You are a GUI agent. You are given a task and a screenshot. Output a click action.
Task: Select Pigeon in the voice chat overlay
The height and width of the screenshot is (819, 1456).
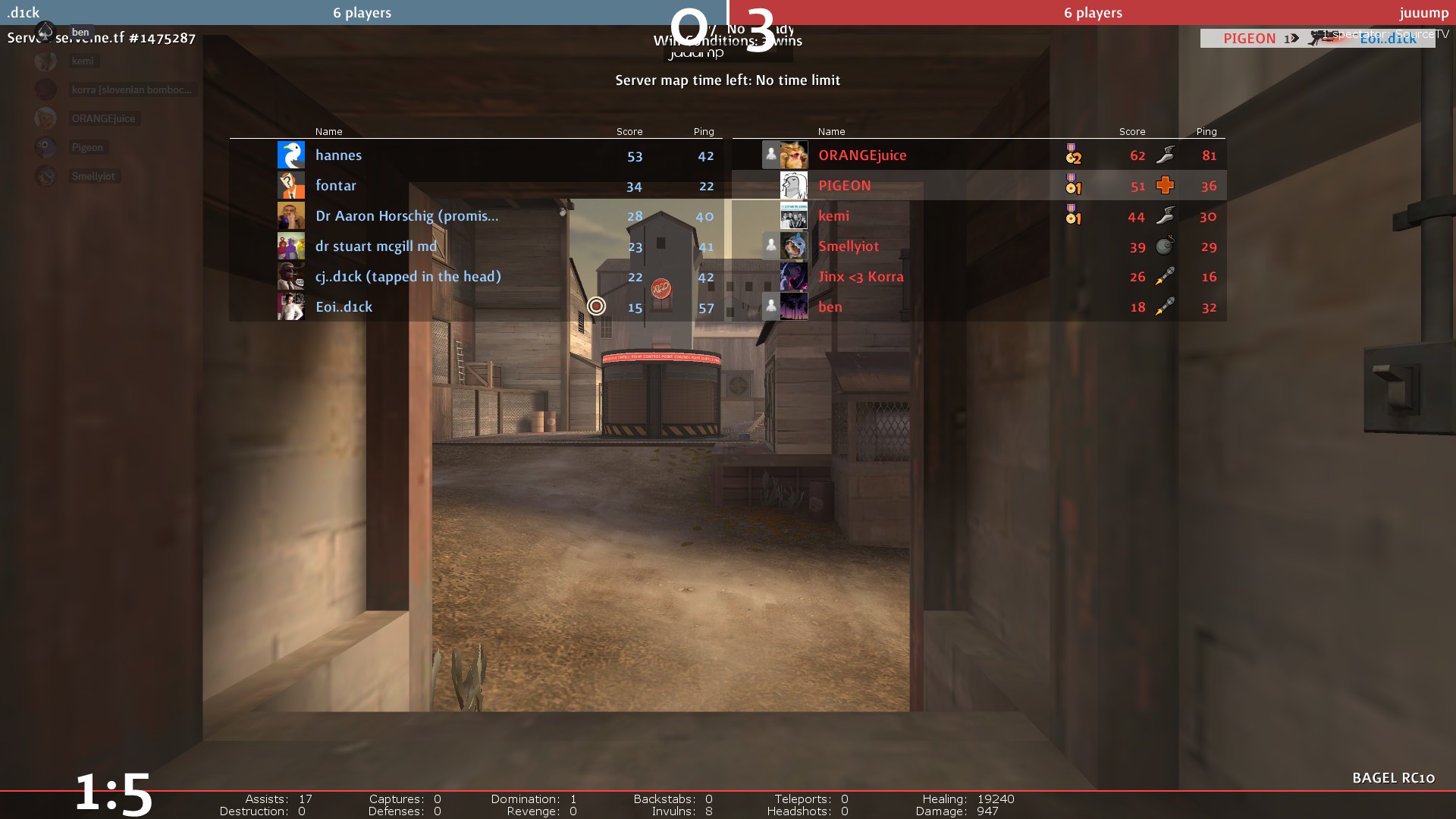(x=87, y=147)
